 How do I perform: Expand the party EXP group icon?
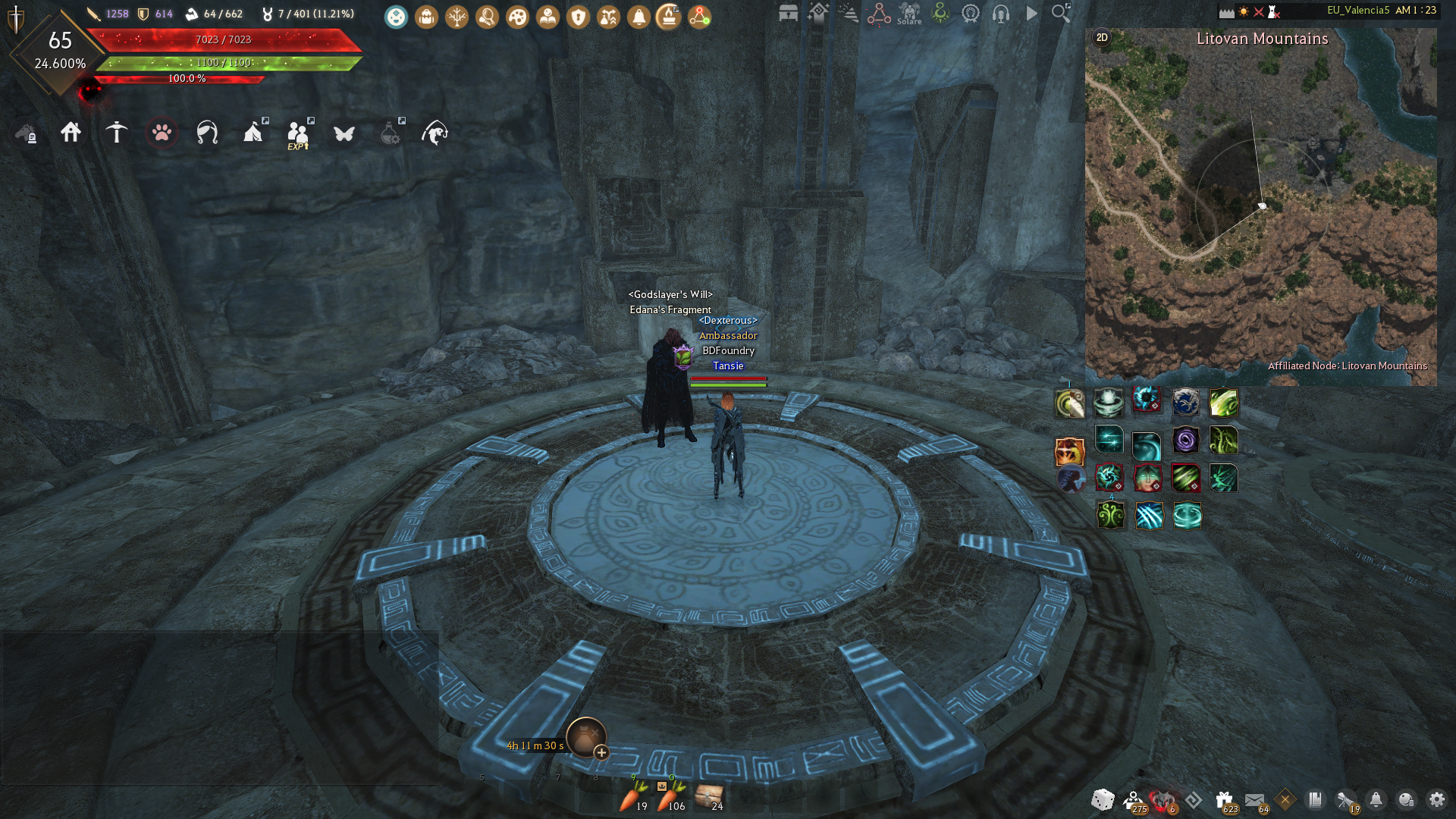click(x=299, y=133)
